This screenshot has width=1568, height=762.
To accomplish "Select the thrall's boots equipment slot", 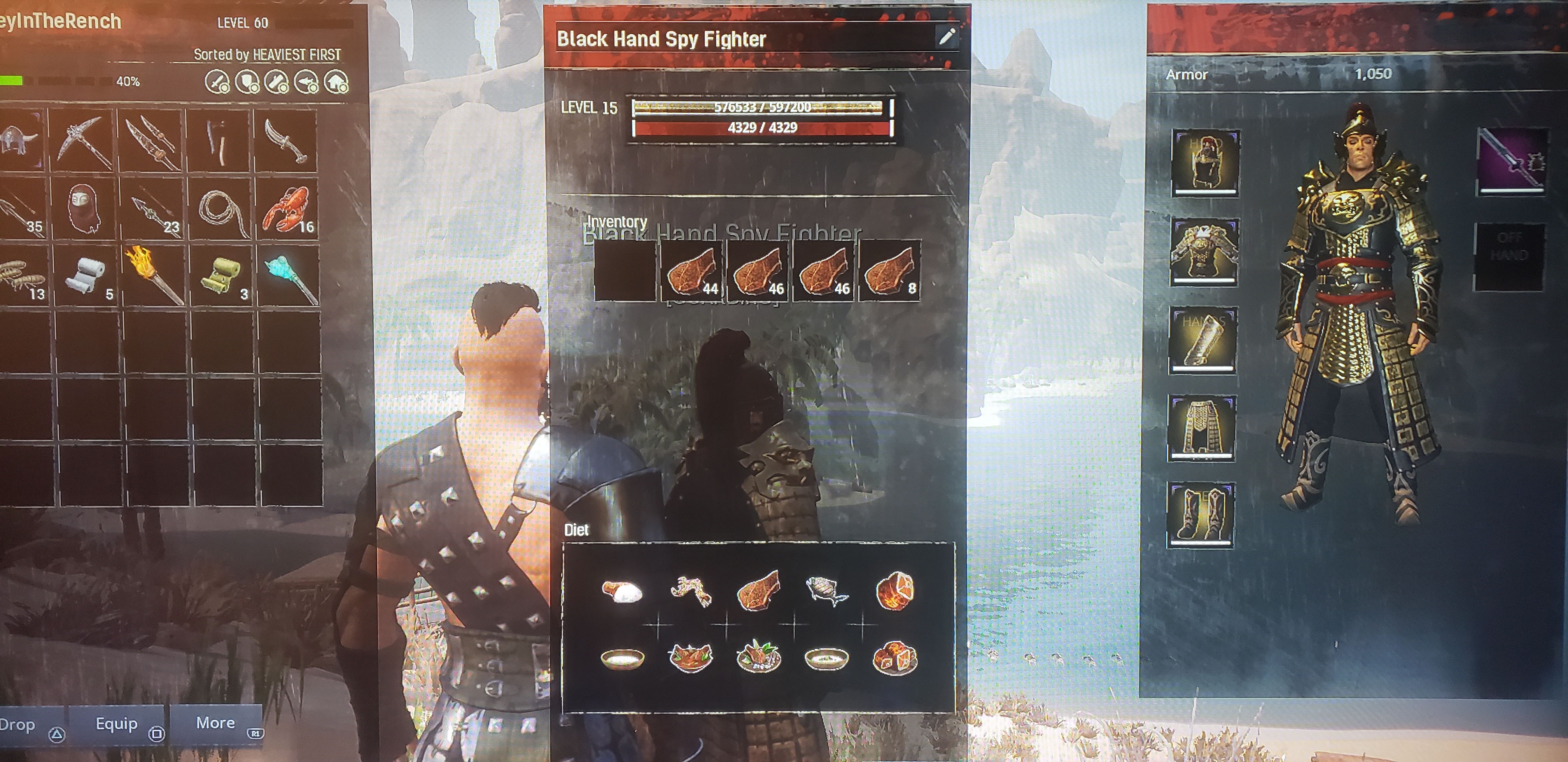I will [x=1200, y=513].
